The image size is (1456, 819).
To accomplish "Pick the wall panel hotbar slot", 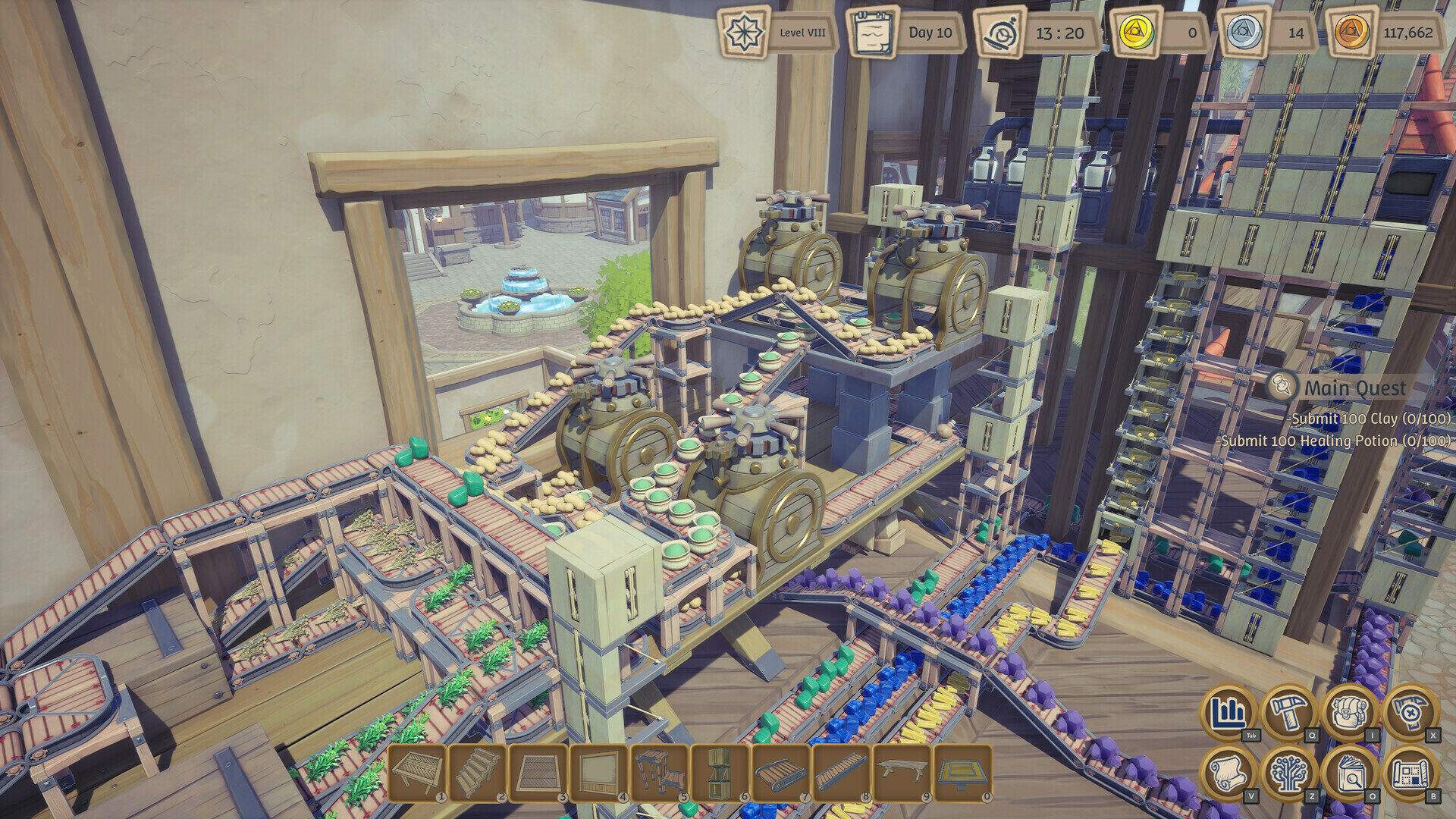I will tap(599, 773).
